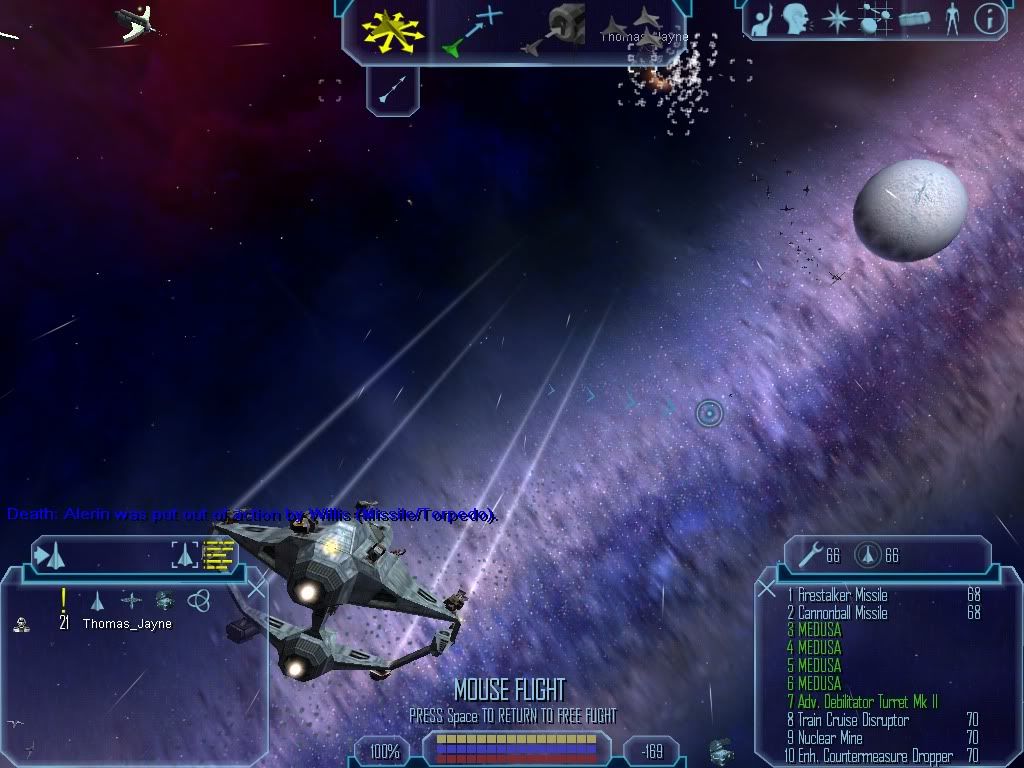
Task: Select Thomas_Jayne in the contact list
Action: coord(127,624)
